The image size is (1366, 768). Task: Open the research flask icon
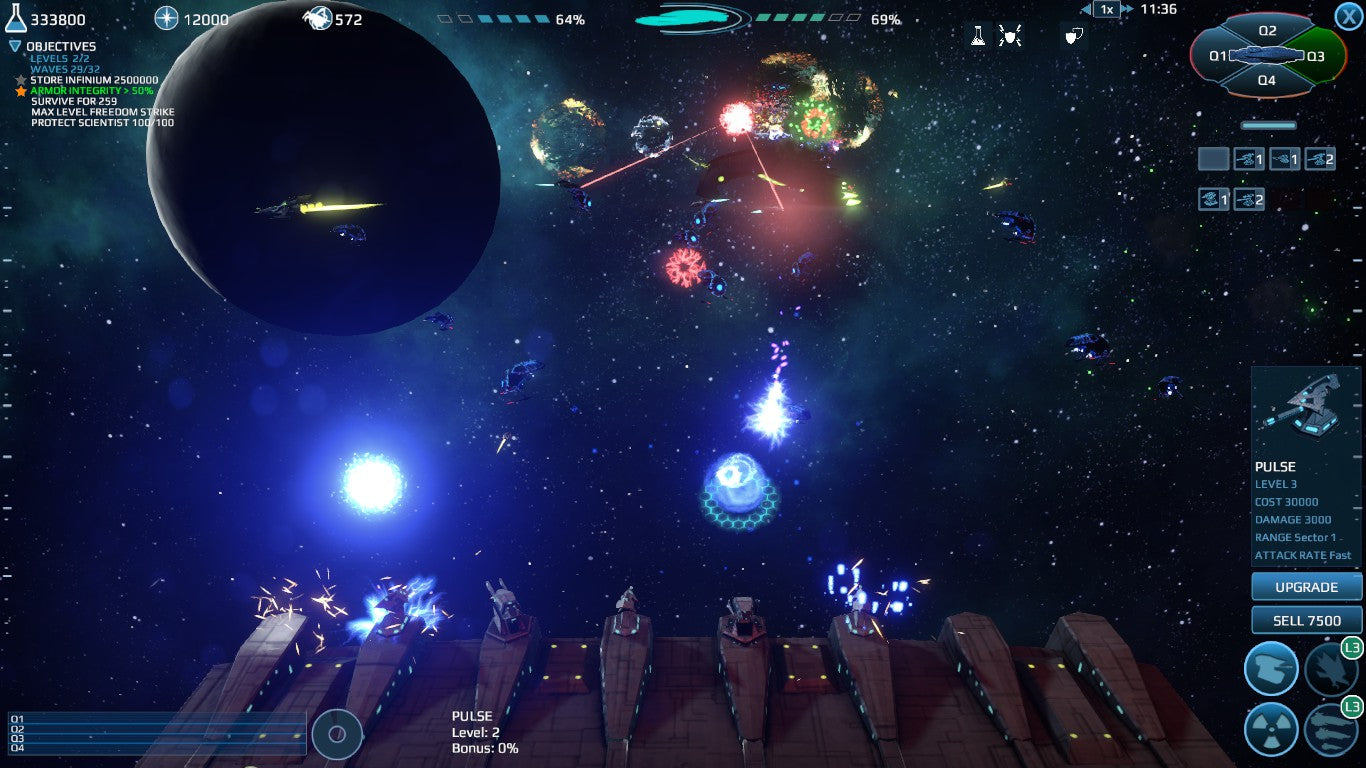pyautogui.click(x=978, y=37)
